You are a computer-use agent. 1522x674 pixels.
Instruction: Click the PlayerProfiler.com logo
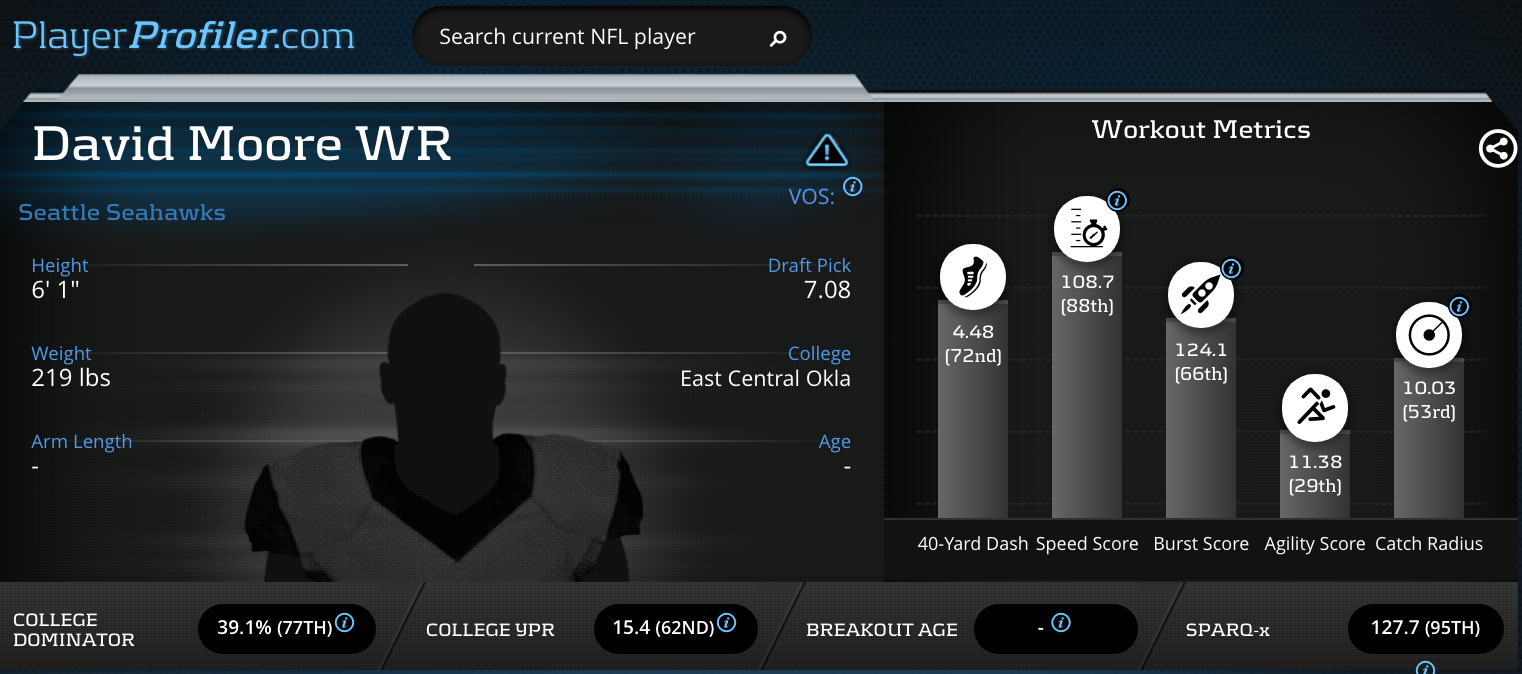click(x=184, y=37)
